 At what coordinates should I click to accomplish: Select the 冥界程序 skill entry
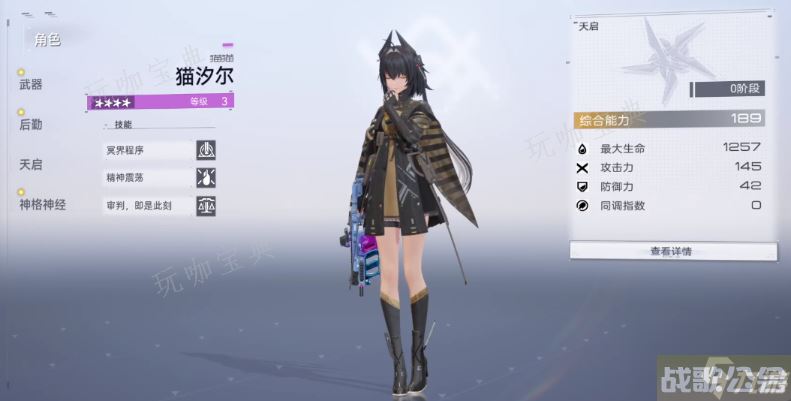[x=148, y=150]
